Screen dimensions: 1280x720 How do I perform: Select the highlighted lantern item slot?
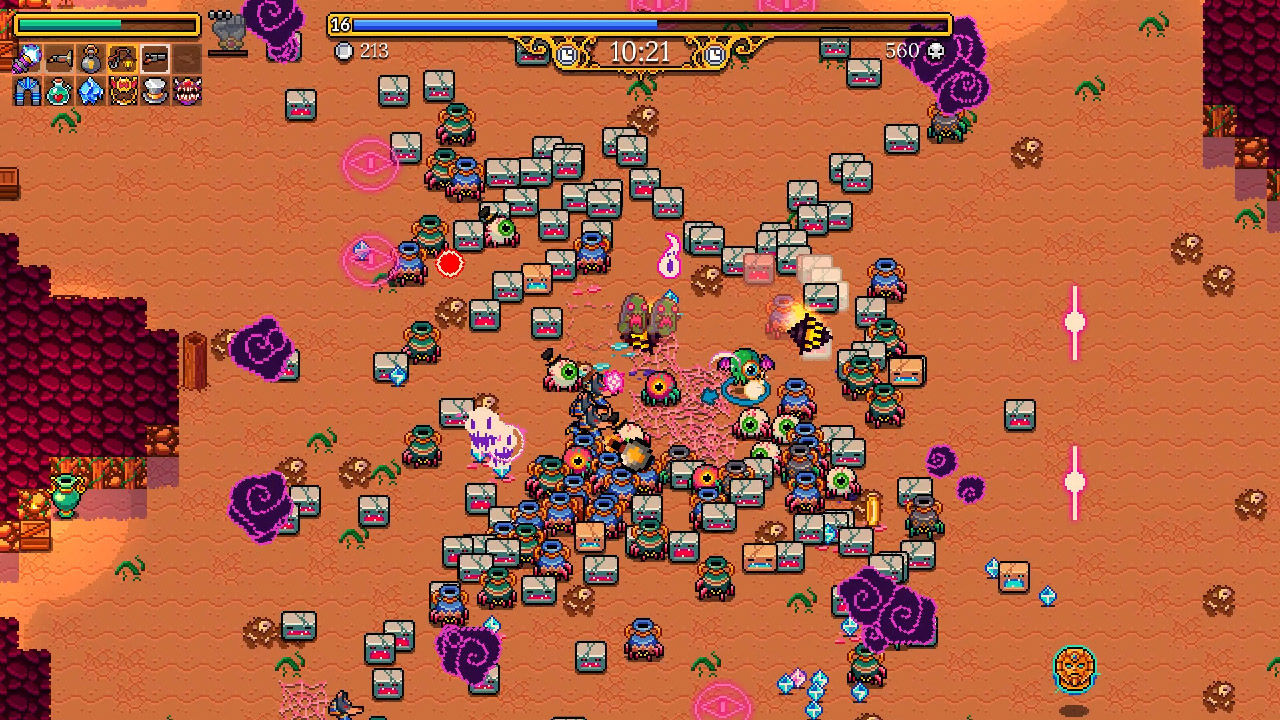[x=122, y=58]
